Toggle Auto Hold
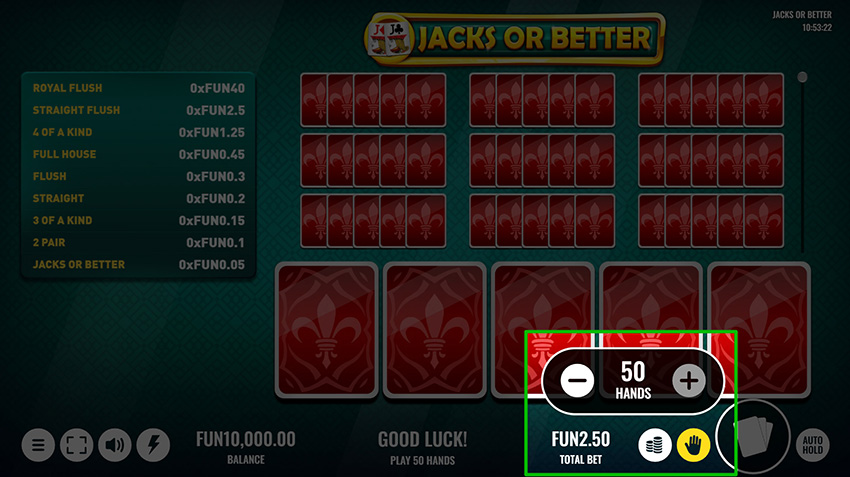 813,445
